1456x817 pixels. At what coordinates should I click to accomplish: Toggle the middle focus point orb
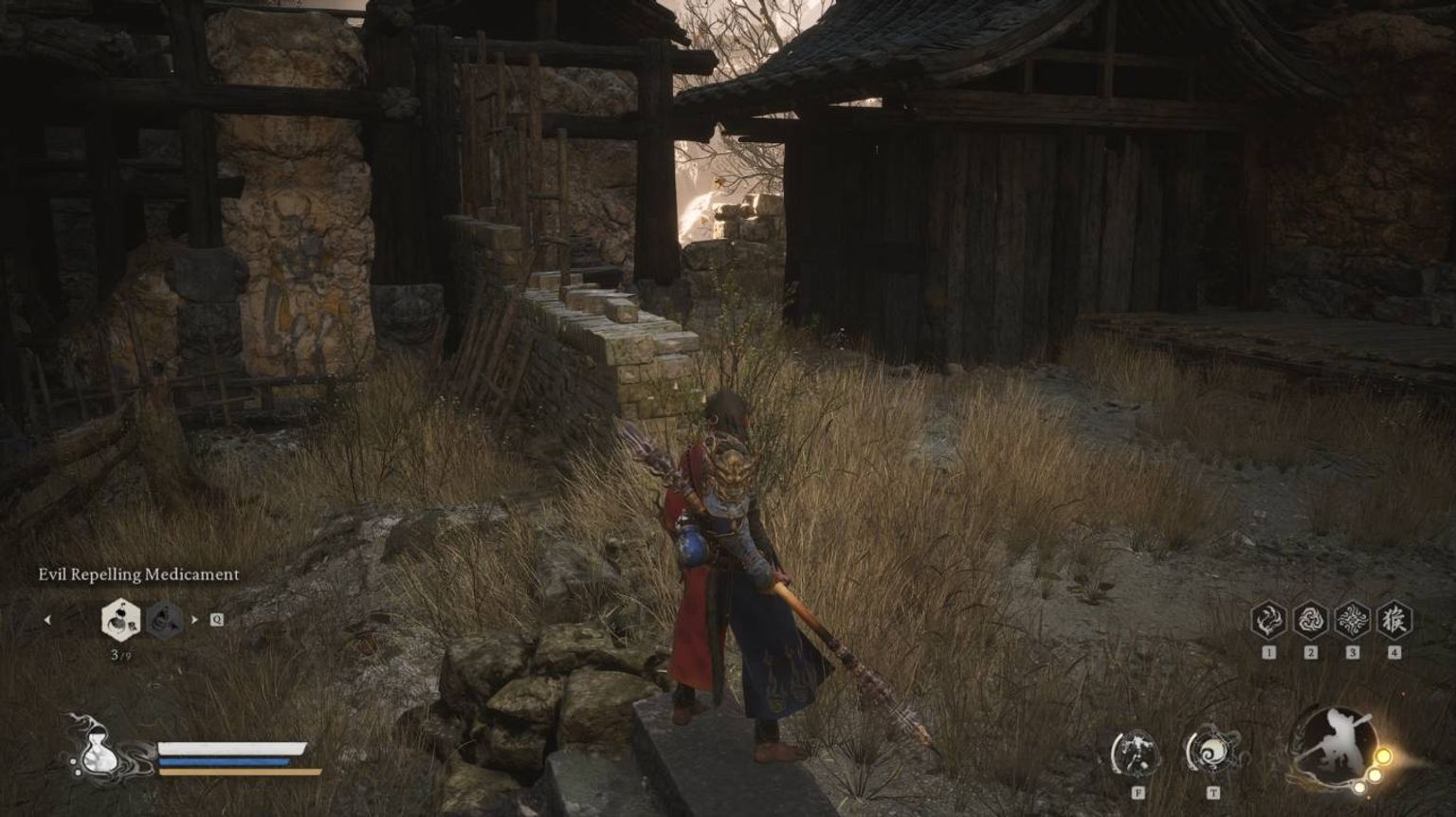(1374, 773)
